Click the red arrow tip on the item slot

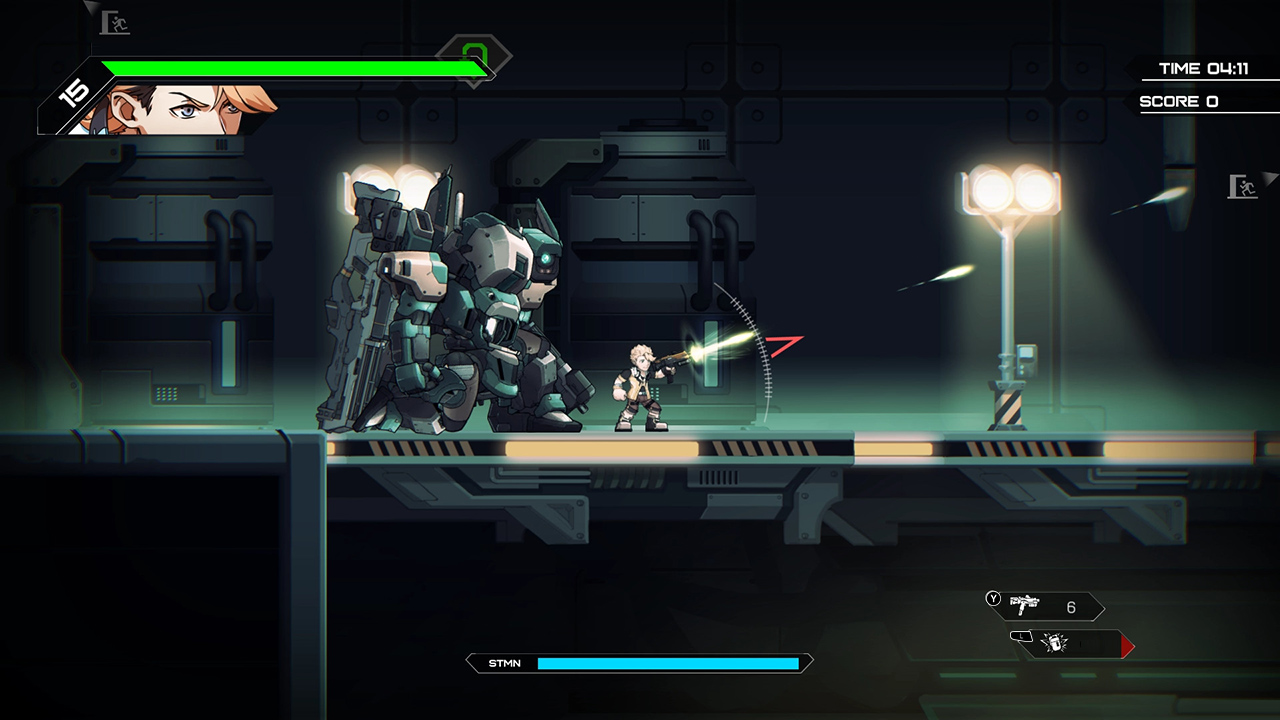pyautogui.click(x=1128, y=647)
